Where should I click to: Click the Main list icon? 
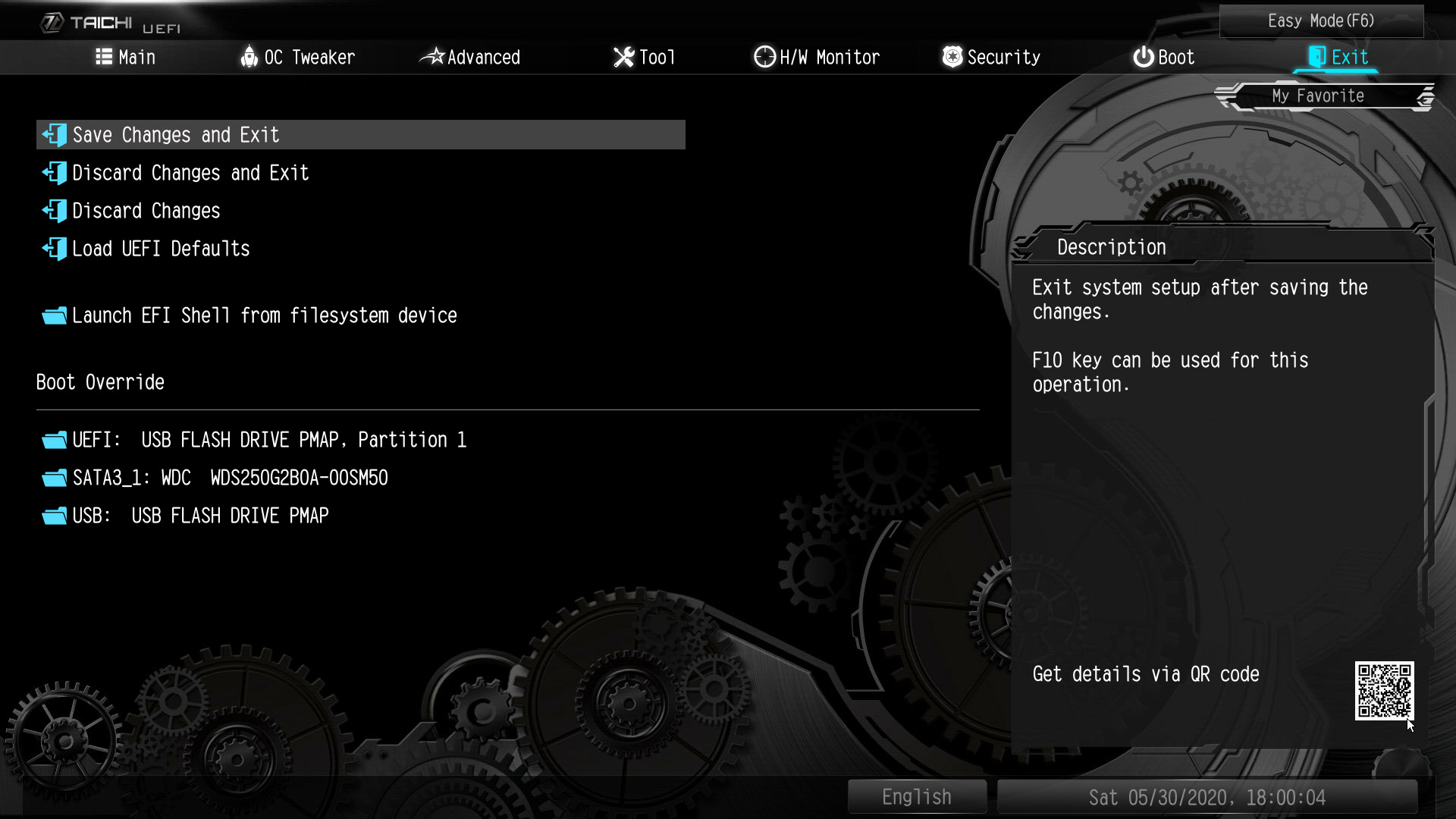(105, 56)
